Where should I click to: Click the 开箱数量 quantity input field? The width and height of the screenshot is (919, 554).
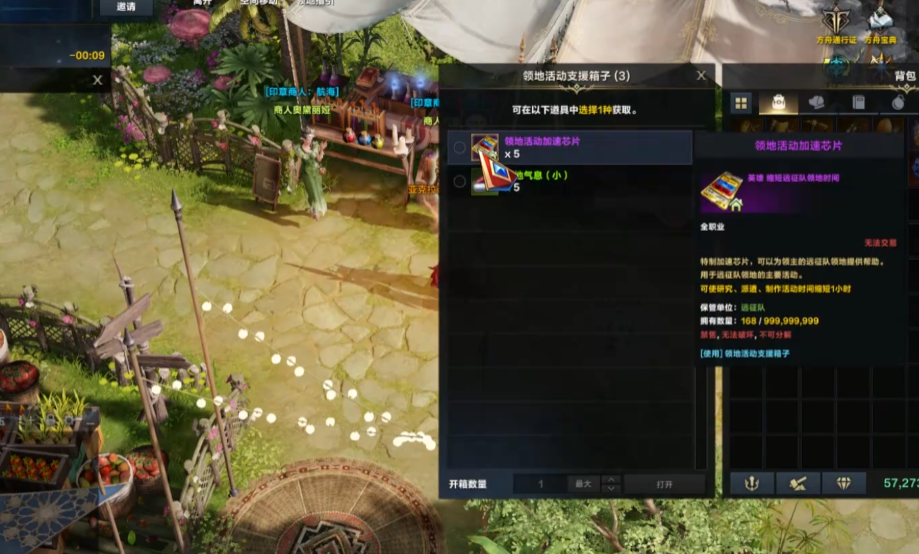(x=540, y=484)
